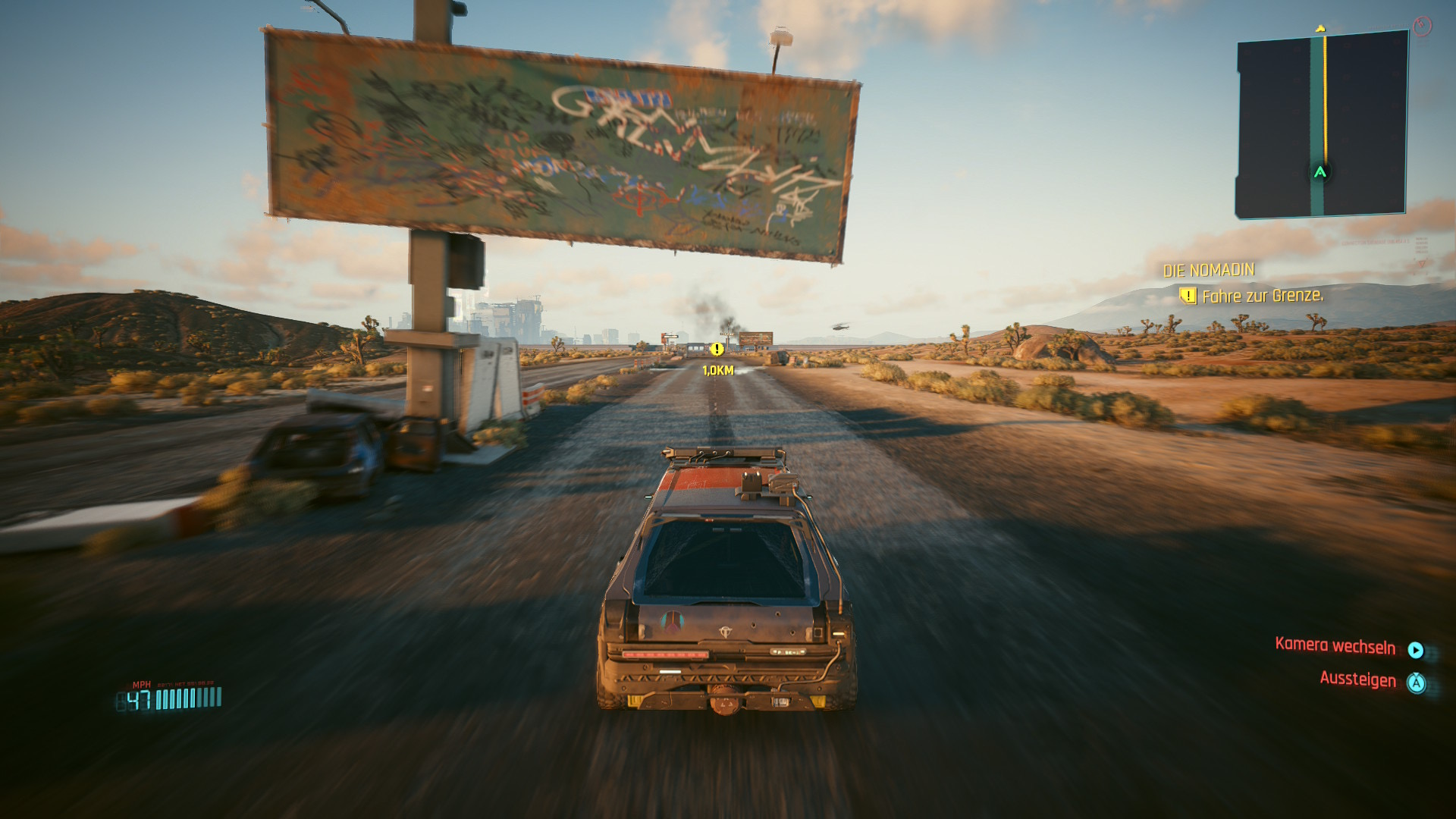Open the minimap
This screenshot has height=819, width=1456.
tap(1321, 124)
